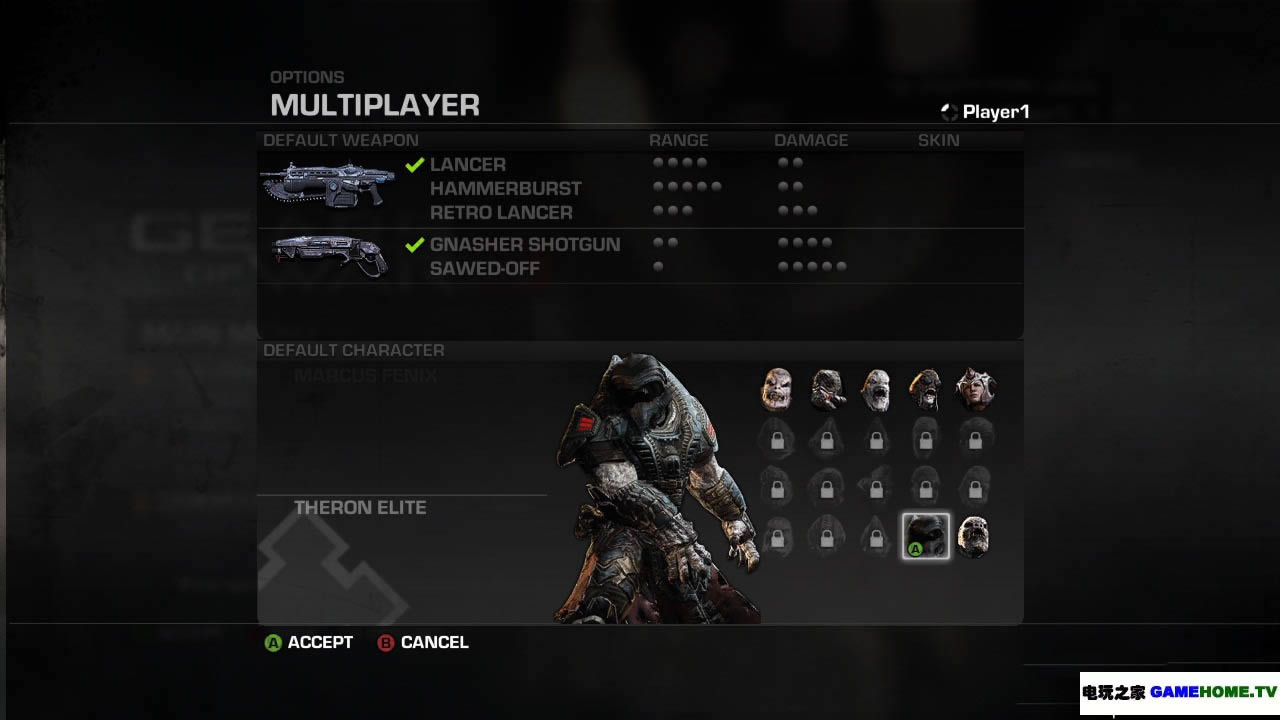Image resolution: width=1280 pixels, height=720 pixels.
Task: Toggle the GNASHER SHOTGUN default checkmark
Action: [x=415, y=244]
